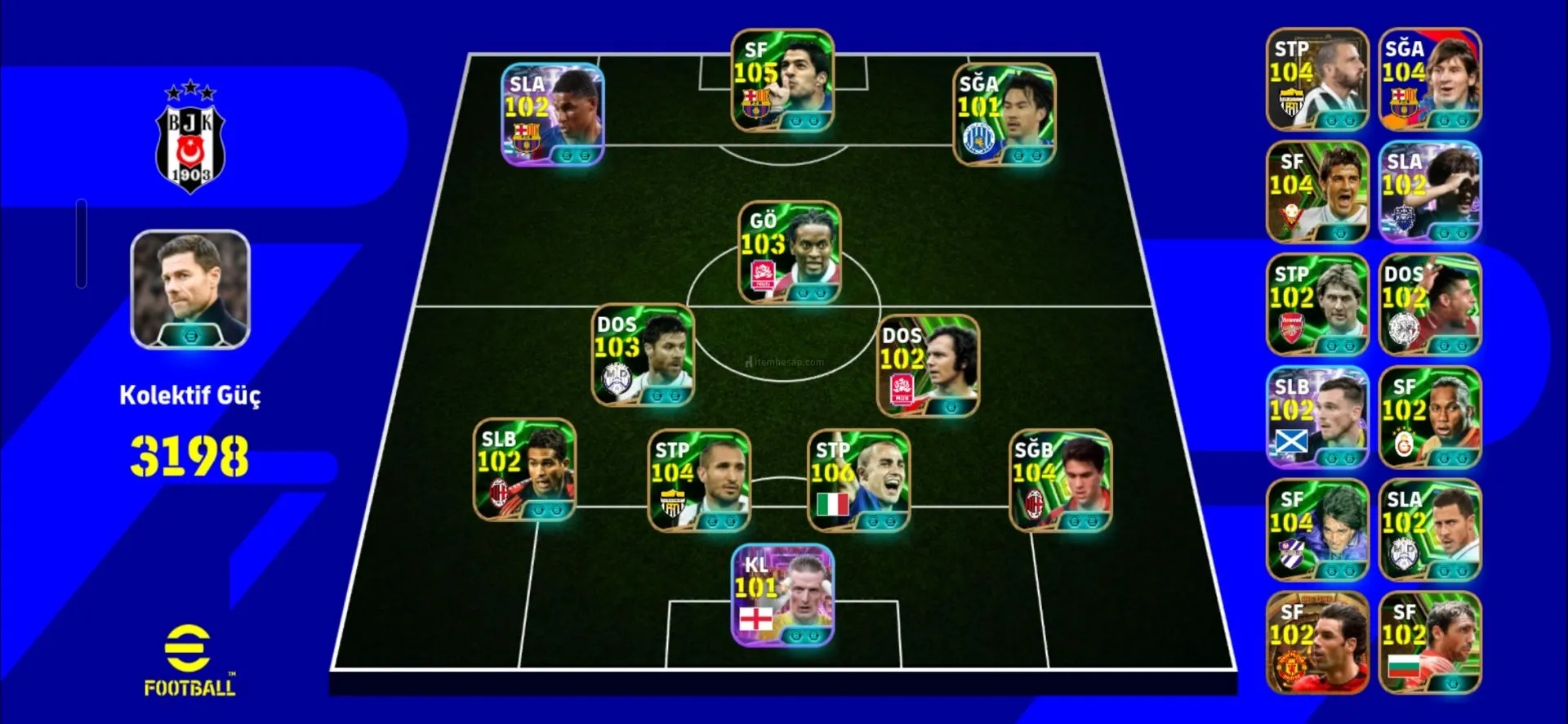Screen dimensions: 1568x724
Task: Choose the SĞB 104 right back card
Action: 1060,480
